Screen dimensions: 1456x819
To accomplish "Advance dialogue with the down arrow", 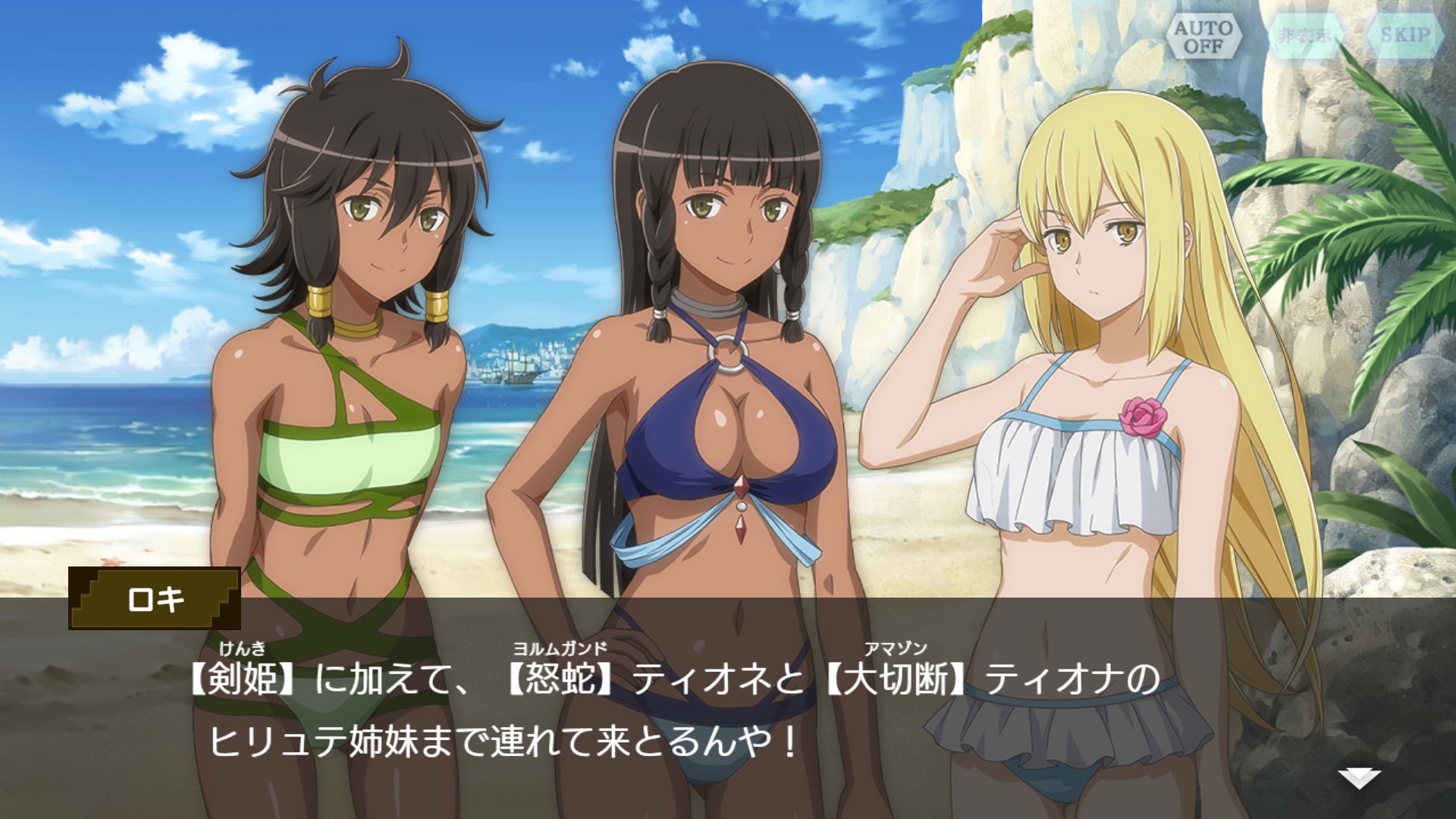I will 1358,777.
